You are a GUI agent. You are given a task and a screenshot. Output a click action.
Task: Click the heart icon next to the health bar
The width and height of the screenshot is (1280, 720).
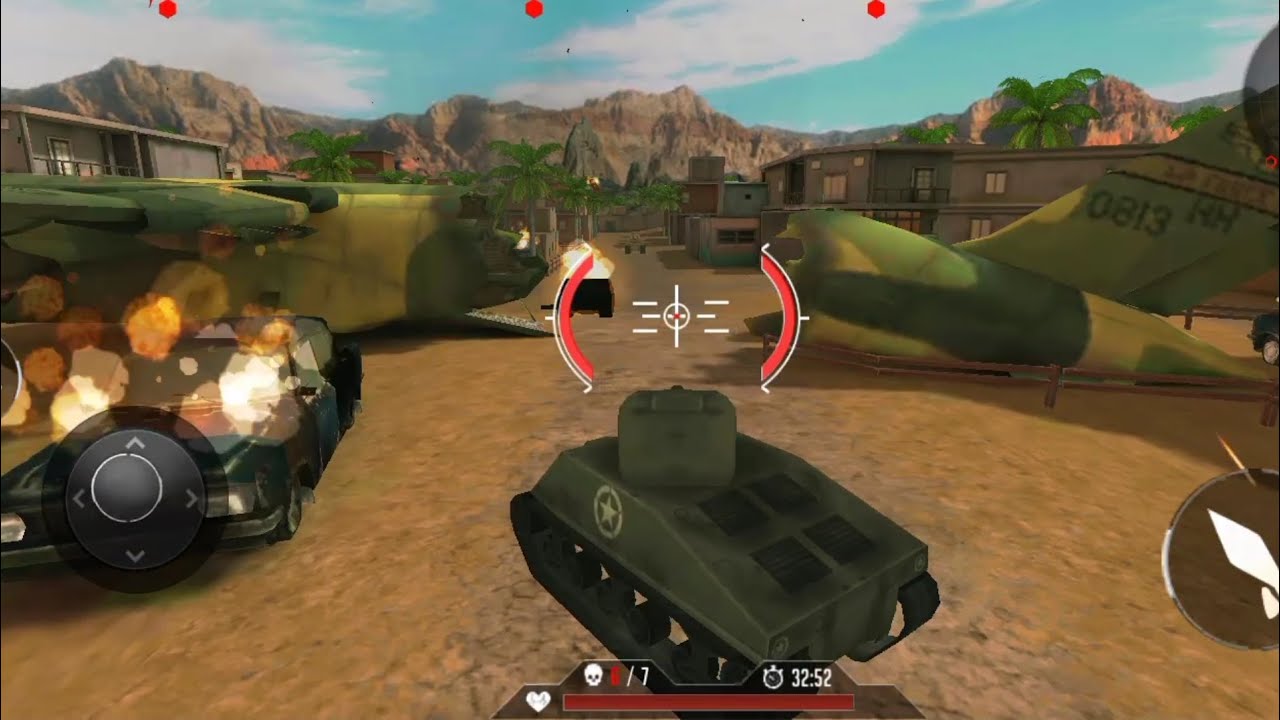pos(538,701)
